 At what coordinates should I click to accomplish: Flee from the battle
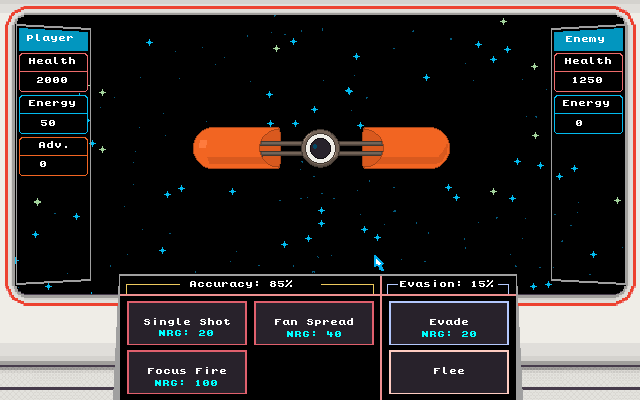click(448, 372)
